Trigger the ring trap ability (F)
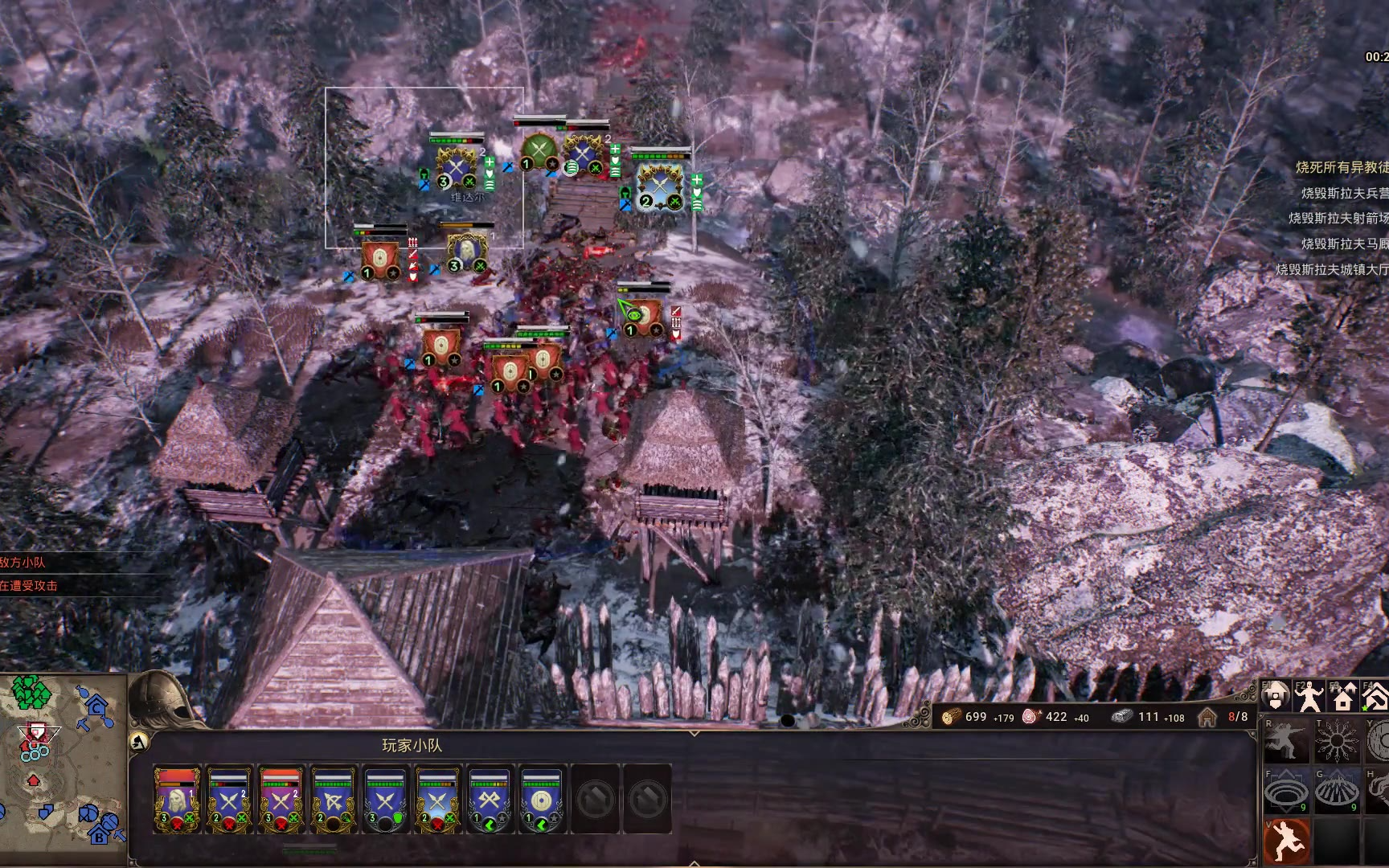This screenshot has height=868, width=1389. [1286, 791]
